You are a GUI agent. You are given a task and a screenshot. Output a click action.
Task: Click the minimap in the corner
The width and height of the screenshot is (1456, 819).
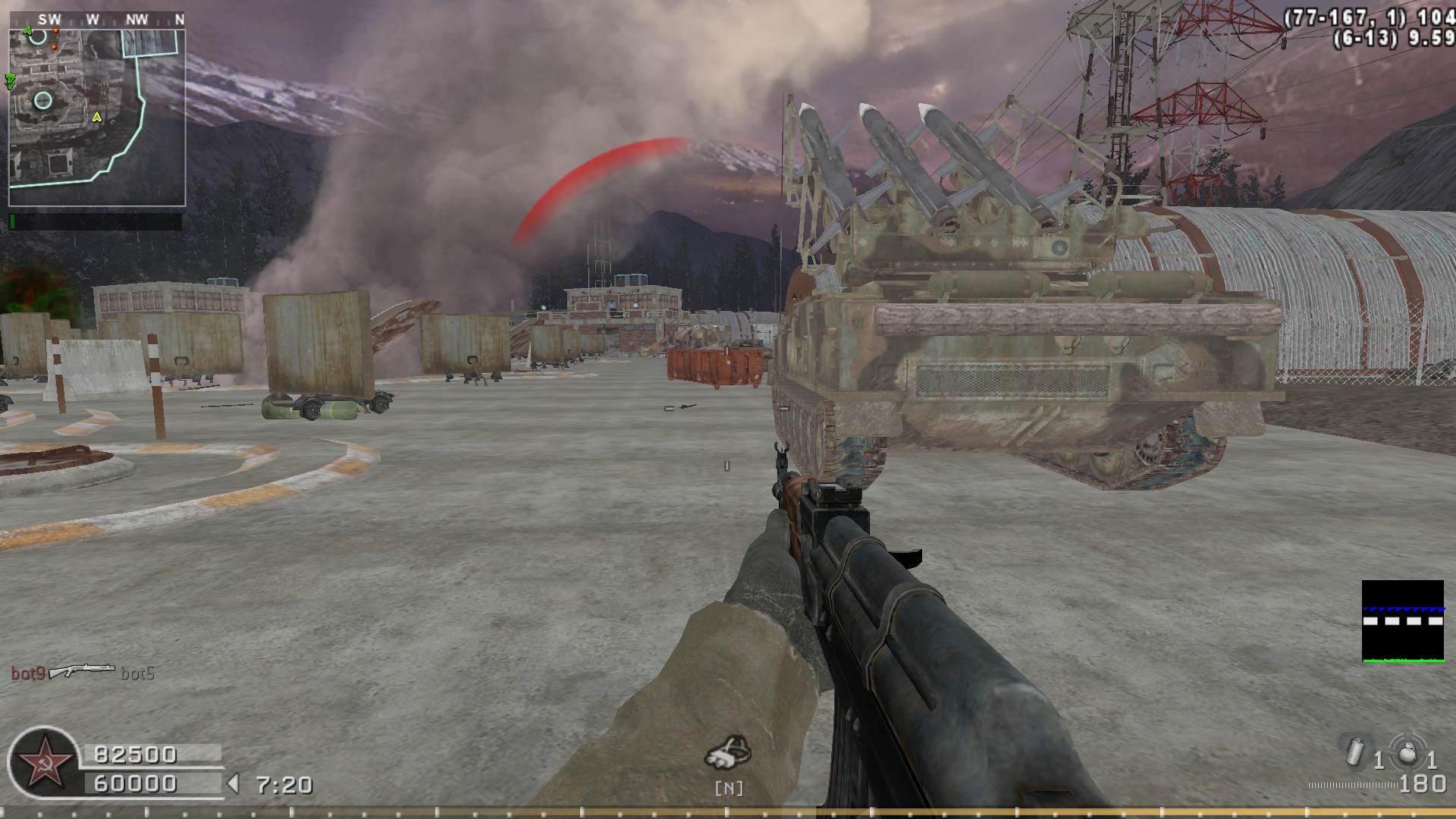97,118
